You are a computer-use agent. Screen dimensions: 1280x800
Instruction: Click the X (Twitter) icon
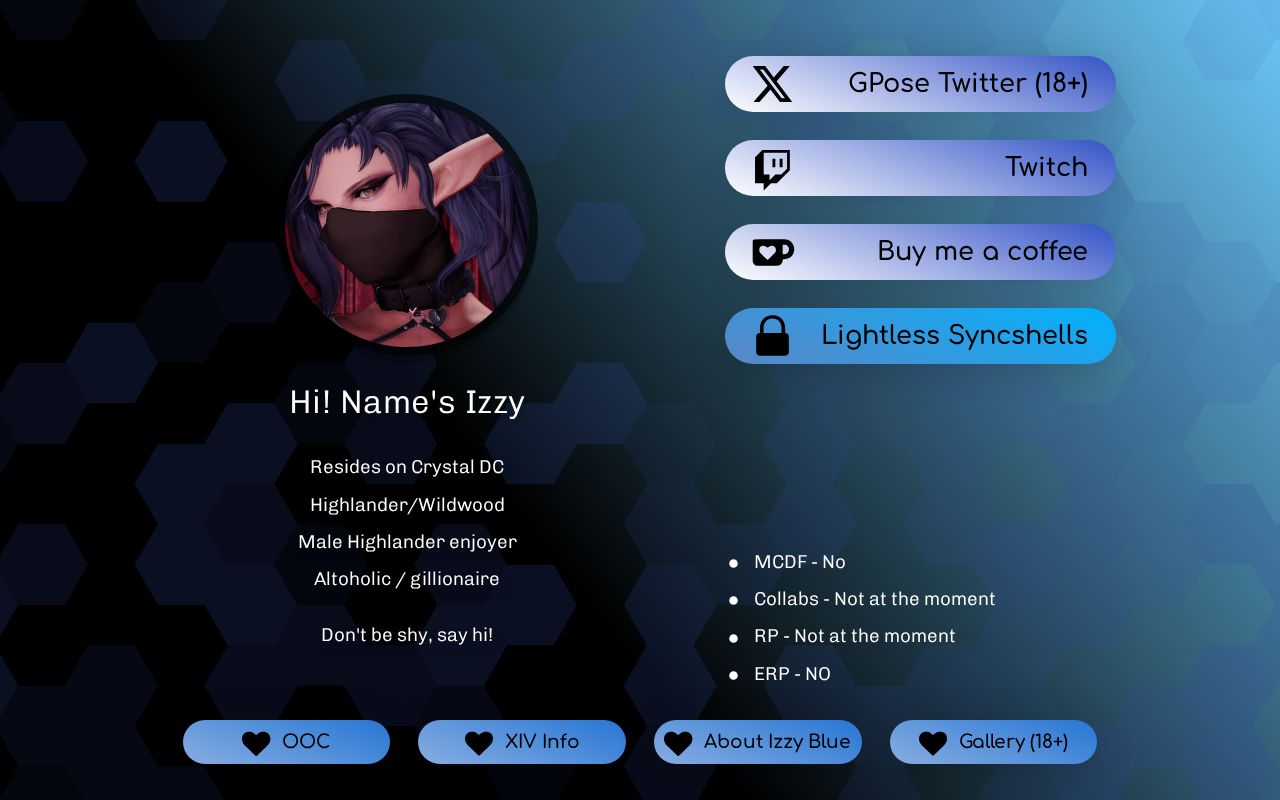coord(770,84)
